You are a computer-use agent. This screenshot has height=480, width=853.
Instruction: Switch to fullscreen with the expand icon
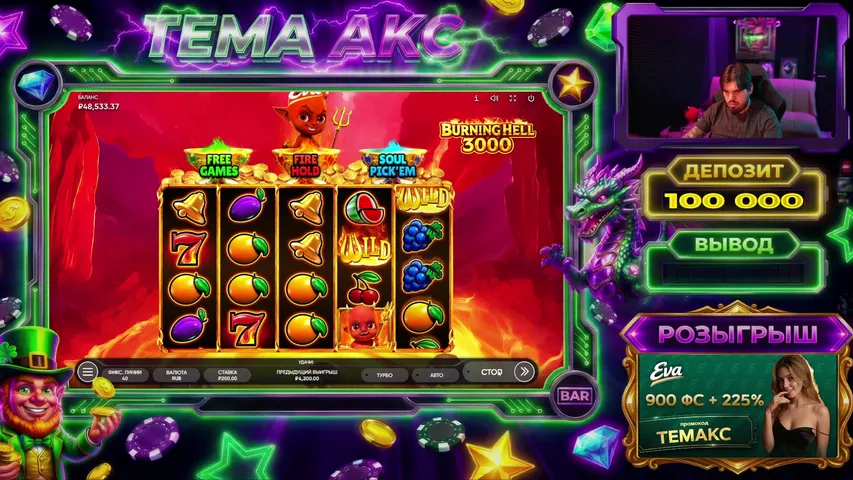pyautogui.click(x=512, y=99)
